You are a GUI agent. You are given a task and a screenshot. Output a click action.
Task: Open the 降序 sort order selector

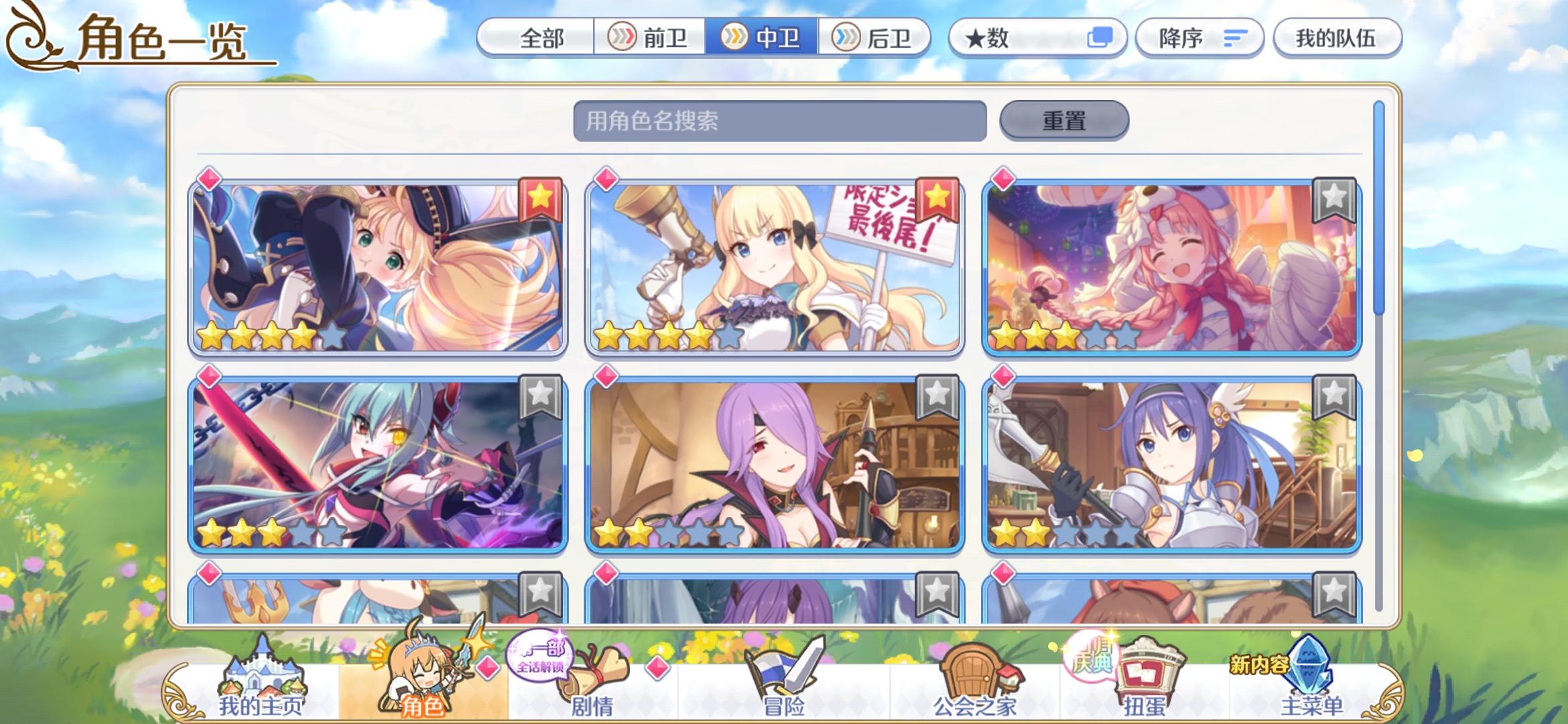coord(1199,38)
